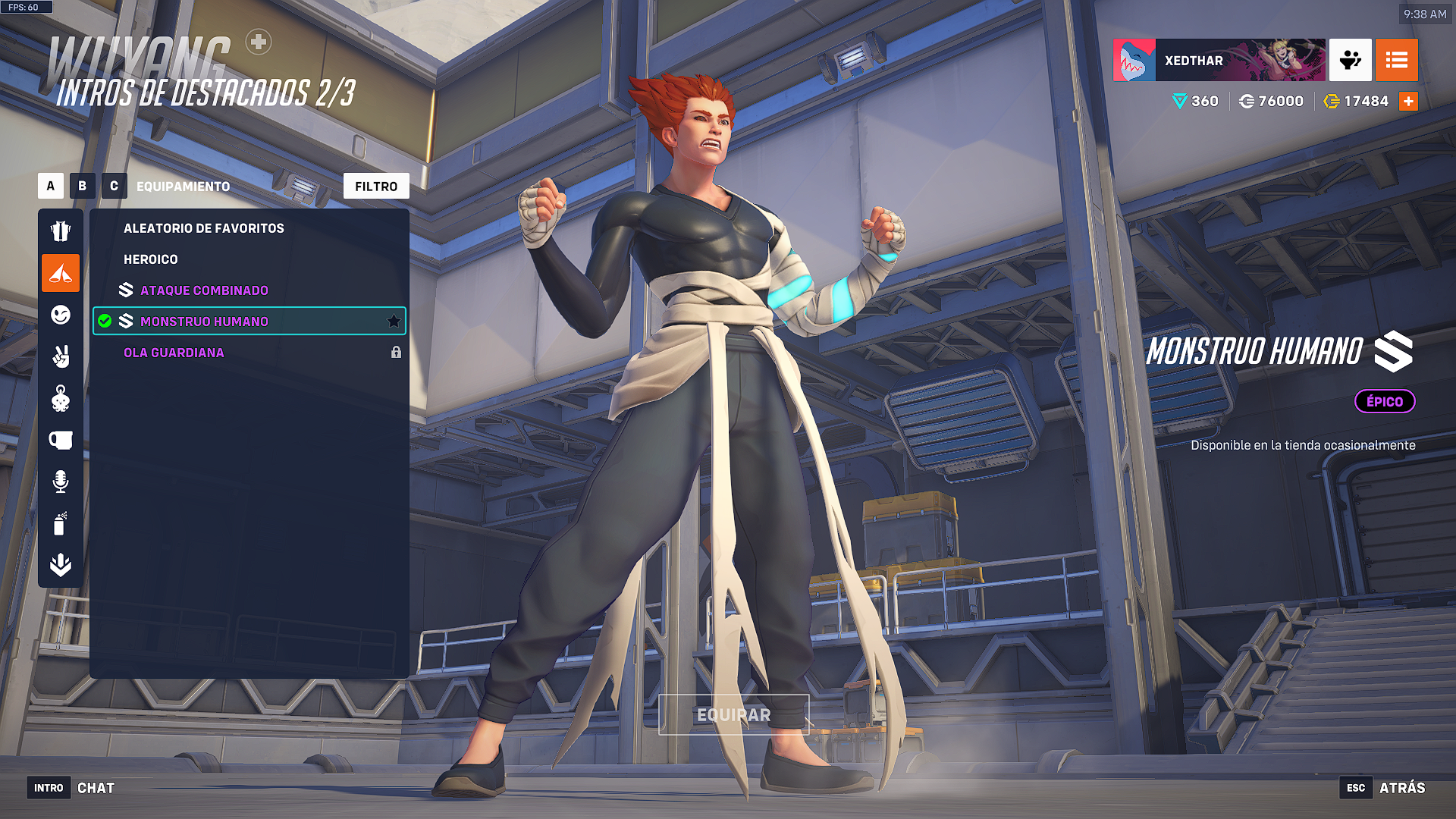Screen dimensions: 1456x819
Task: Open the emotes smiley category
Action: 61,315
